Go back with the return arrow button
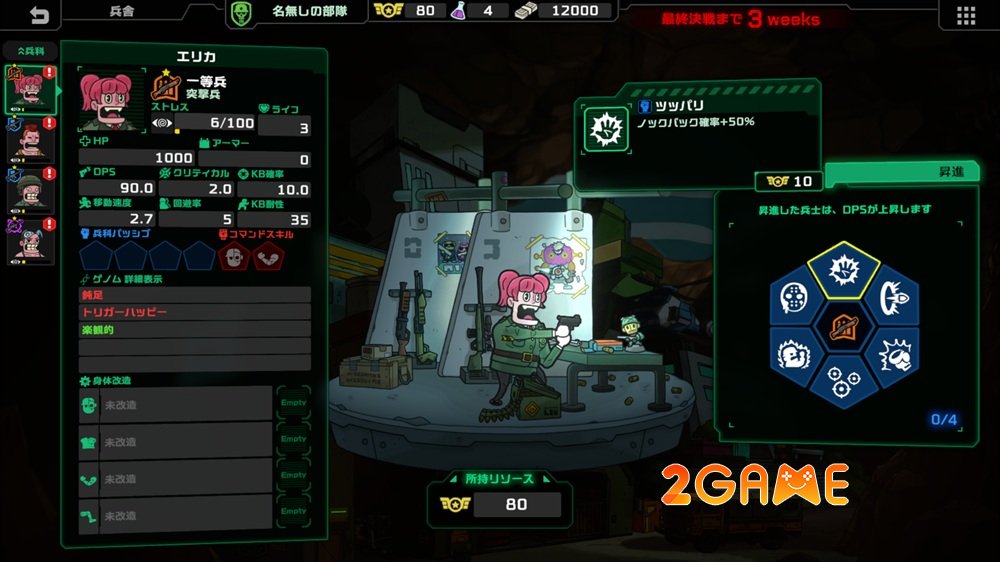This screenshot has height=562, width=1000. tap(39, 14)
